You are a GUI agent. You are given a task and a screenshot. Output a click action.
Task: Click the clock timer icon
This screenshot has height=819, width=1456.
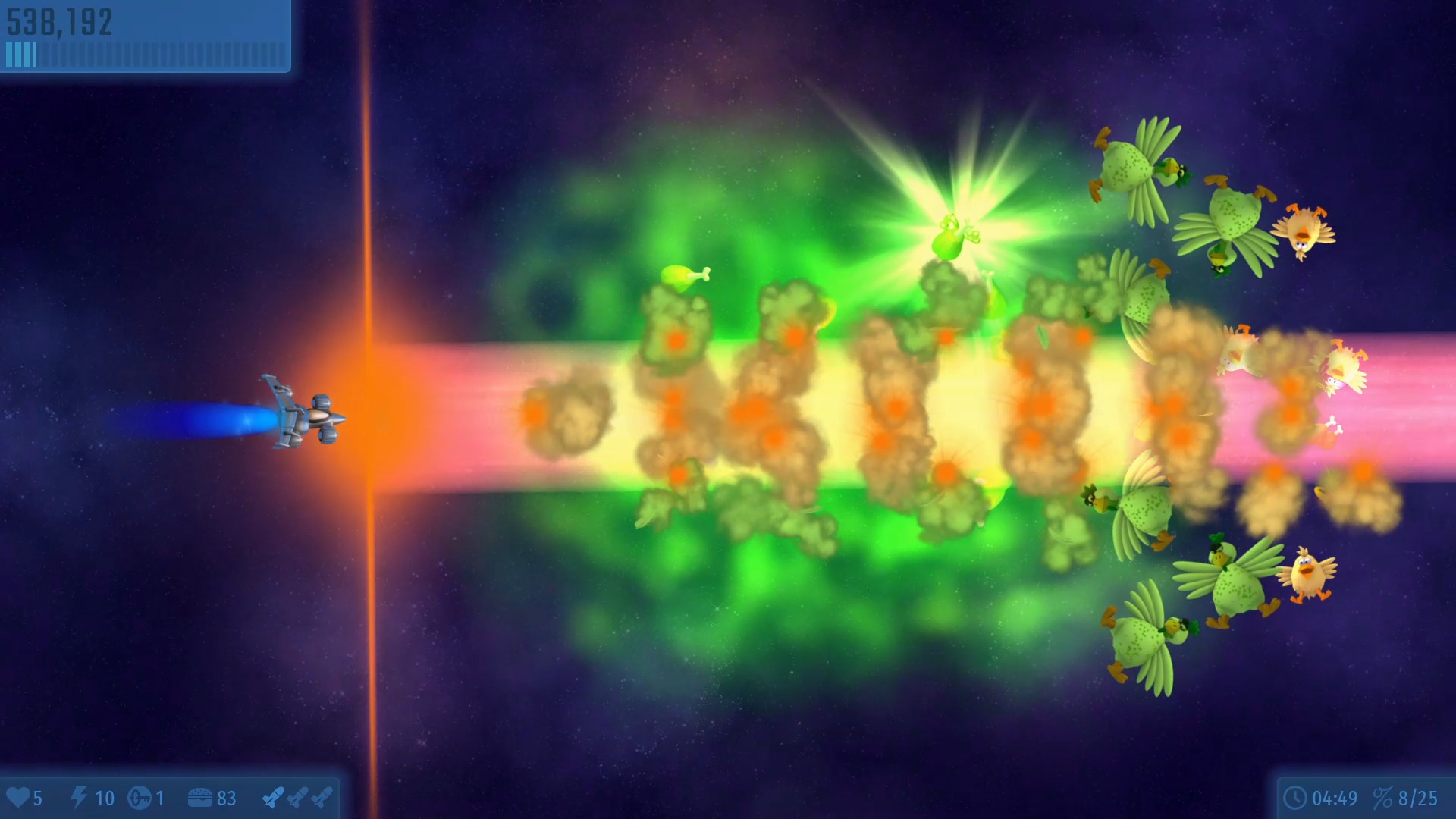click(x=1295, y=799)
